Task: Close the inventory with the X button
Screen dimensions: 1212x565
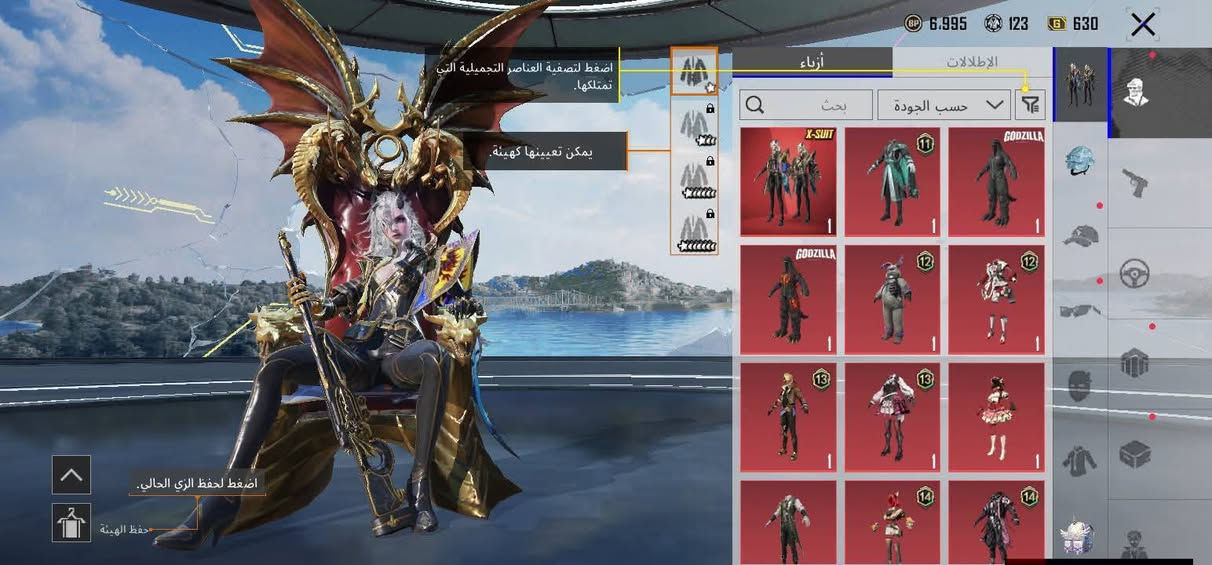Action: click(x=1142, y=25)
